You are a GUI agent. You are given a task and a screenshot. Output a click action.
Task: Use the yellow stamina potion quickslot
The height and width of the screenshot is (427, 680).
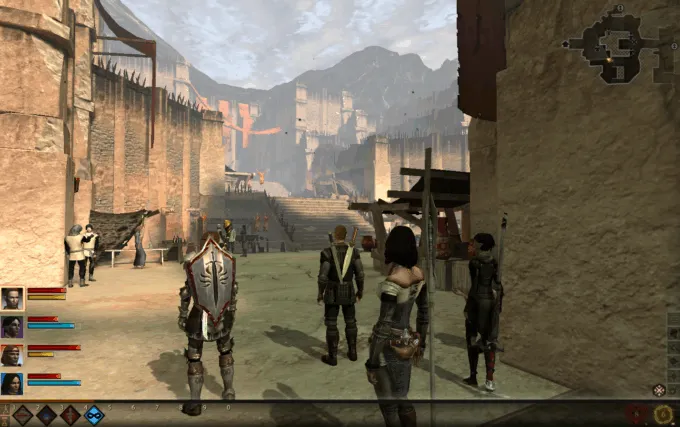tap(663, 414)
